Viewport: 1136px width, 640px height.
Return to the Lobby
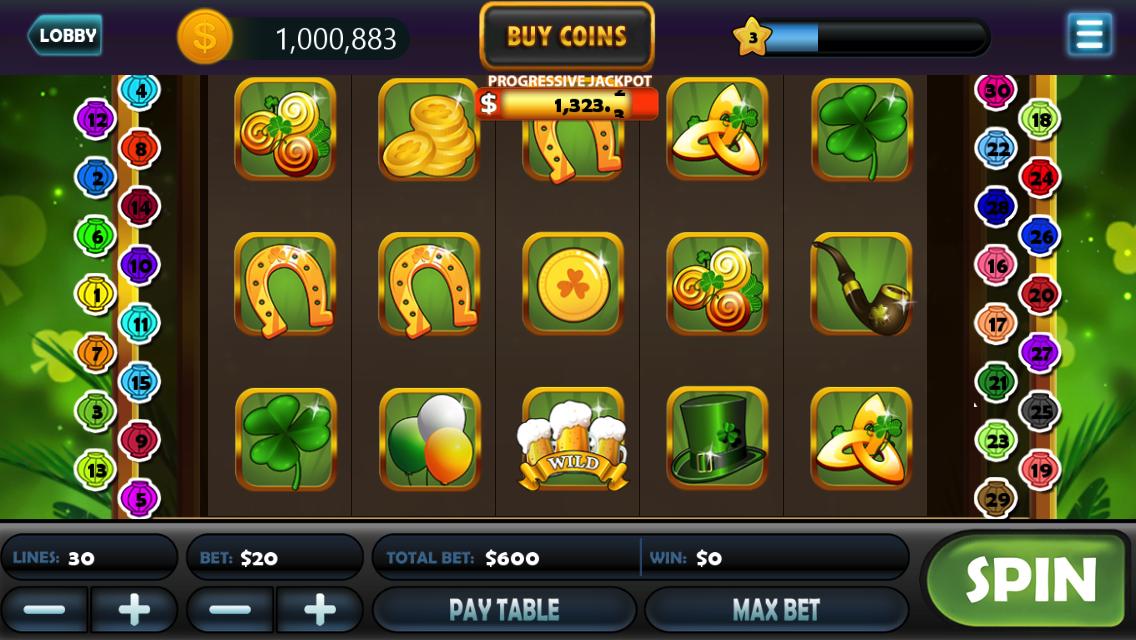65,36
